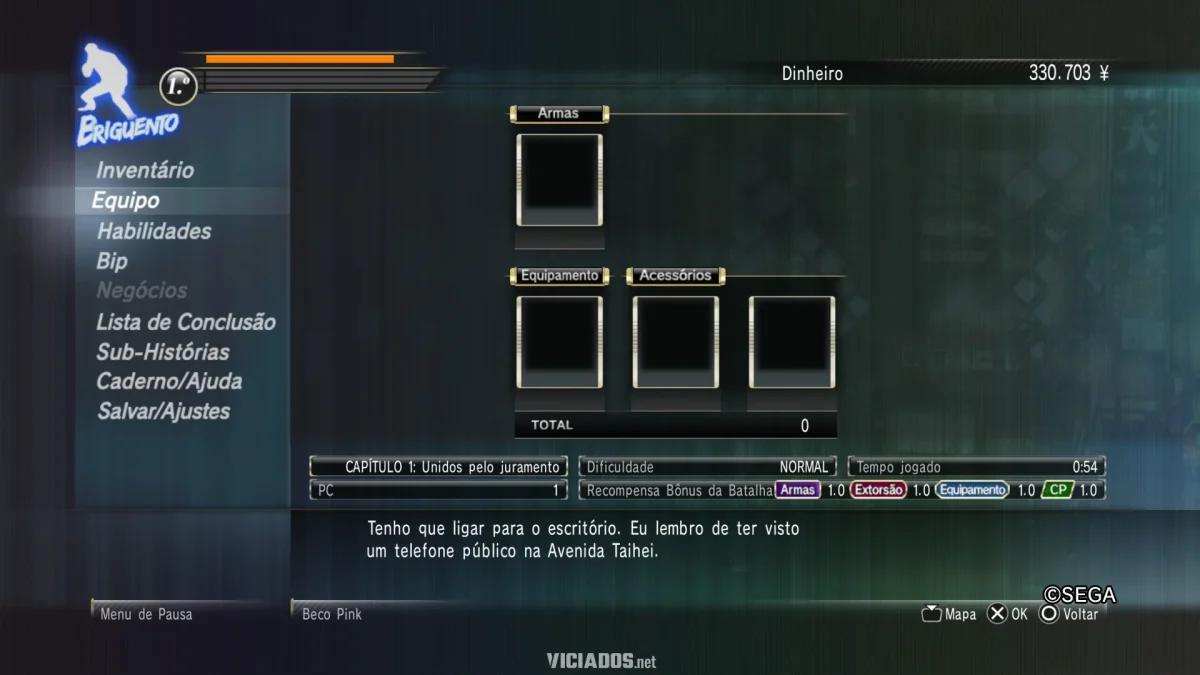Select the Equipo menu entry
Screen dimensions: 1200x675
click(x=126, y=201)
